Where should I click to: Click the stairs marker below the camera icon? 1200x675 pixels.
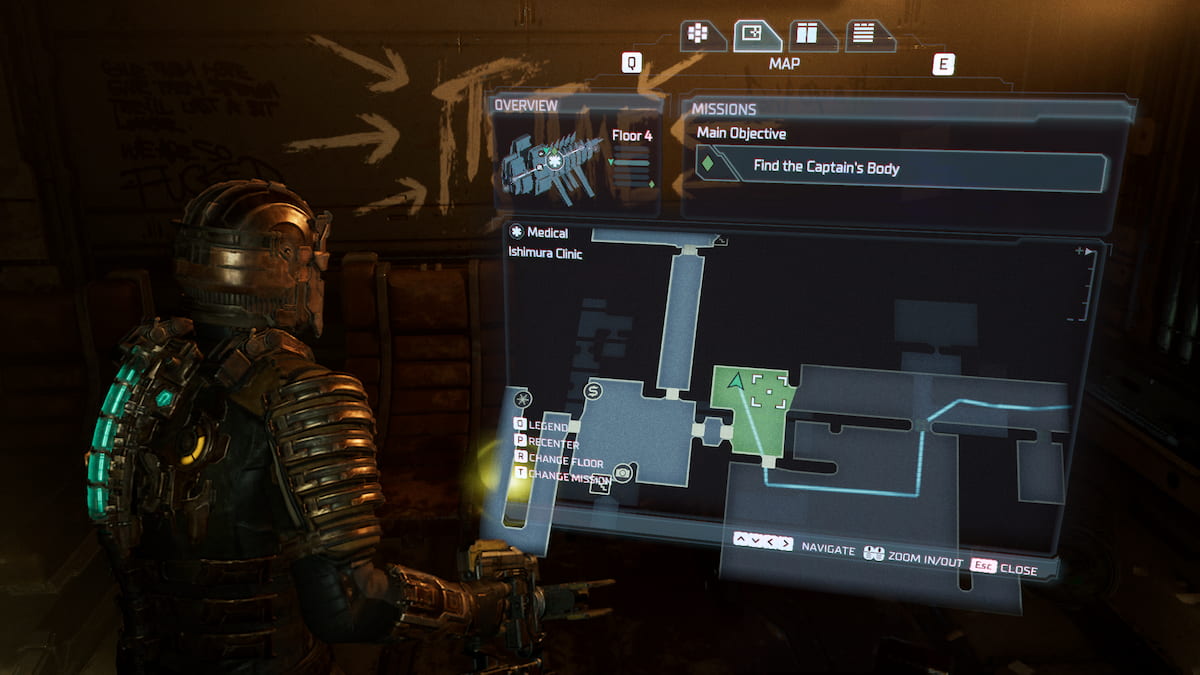tap(601, 486)
